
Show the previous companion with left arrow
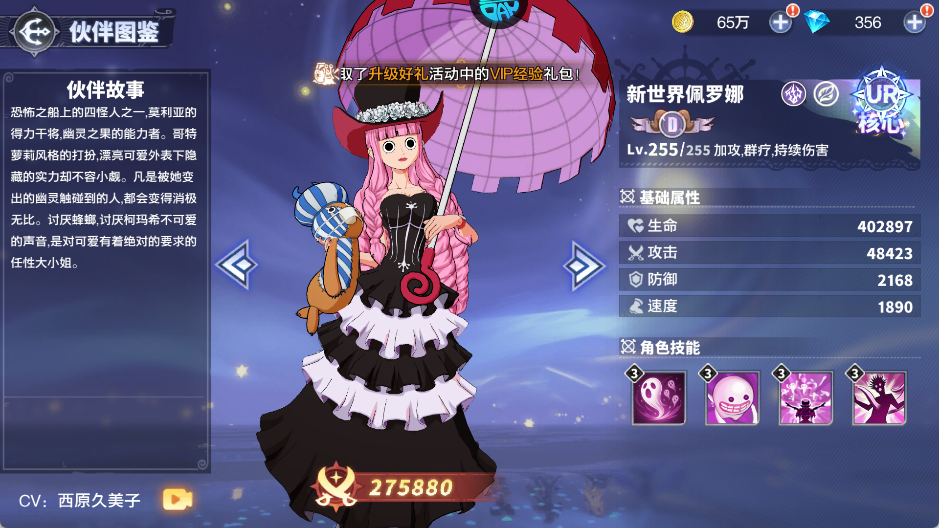[x=237, y=265]
